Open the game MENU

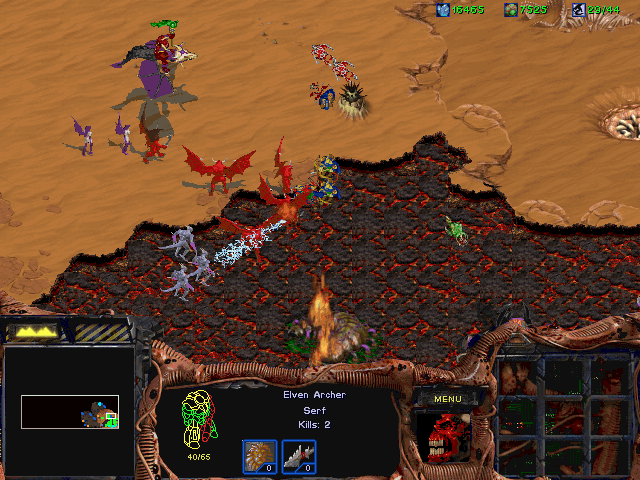coord(447,399)
